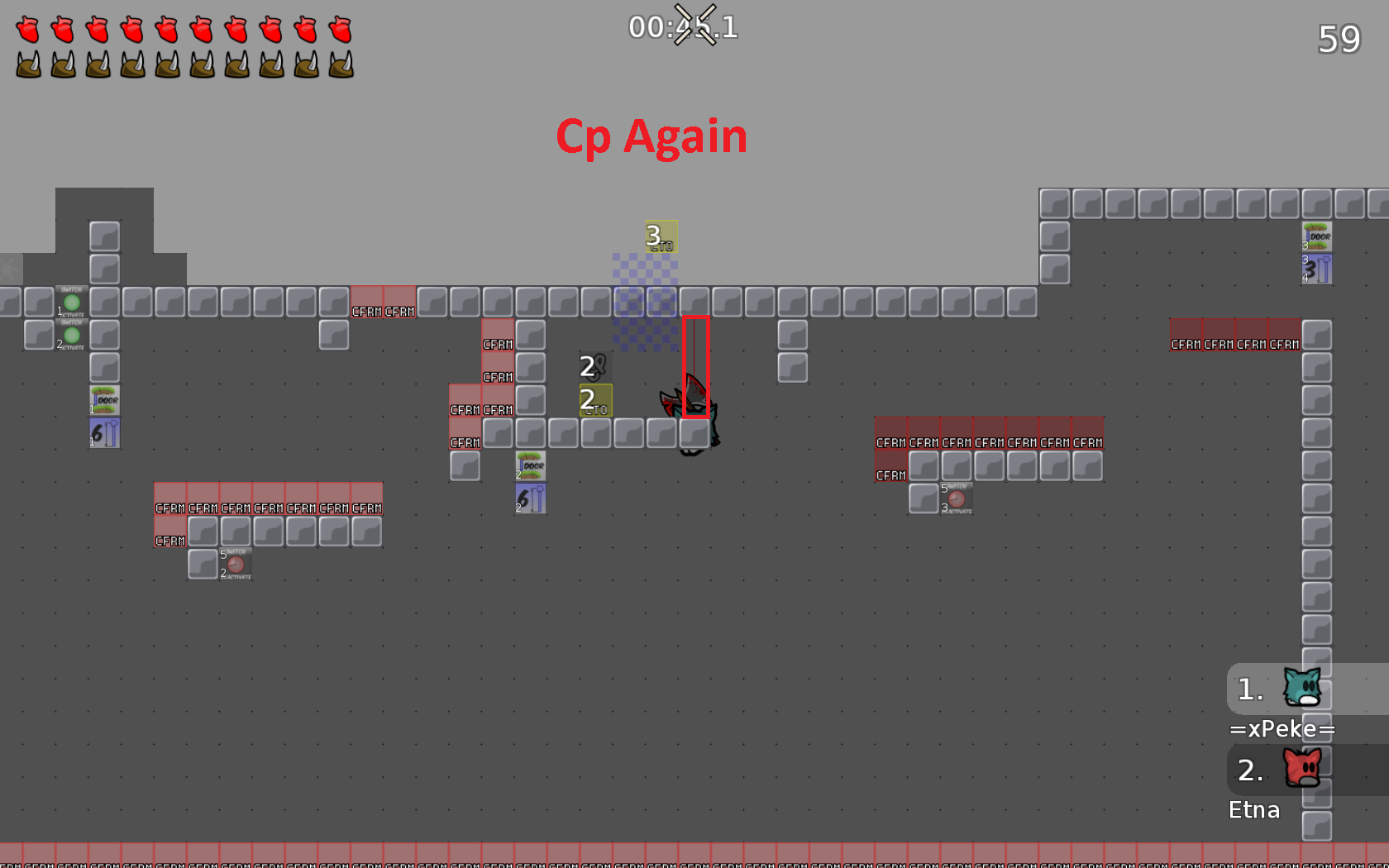Click the race timer at top center
This screenshot has width=1389, height=868.
tap(682, 26)
